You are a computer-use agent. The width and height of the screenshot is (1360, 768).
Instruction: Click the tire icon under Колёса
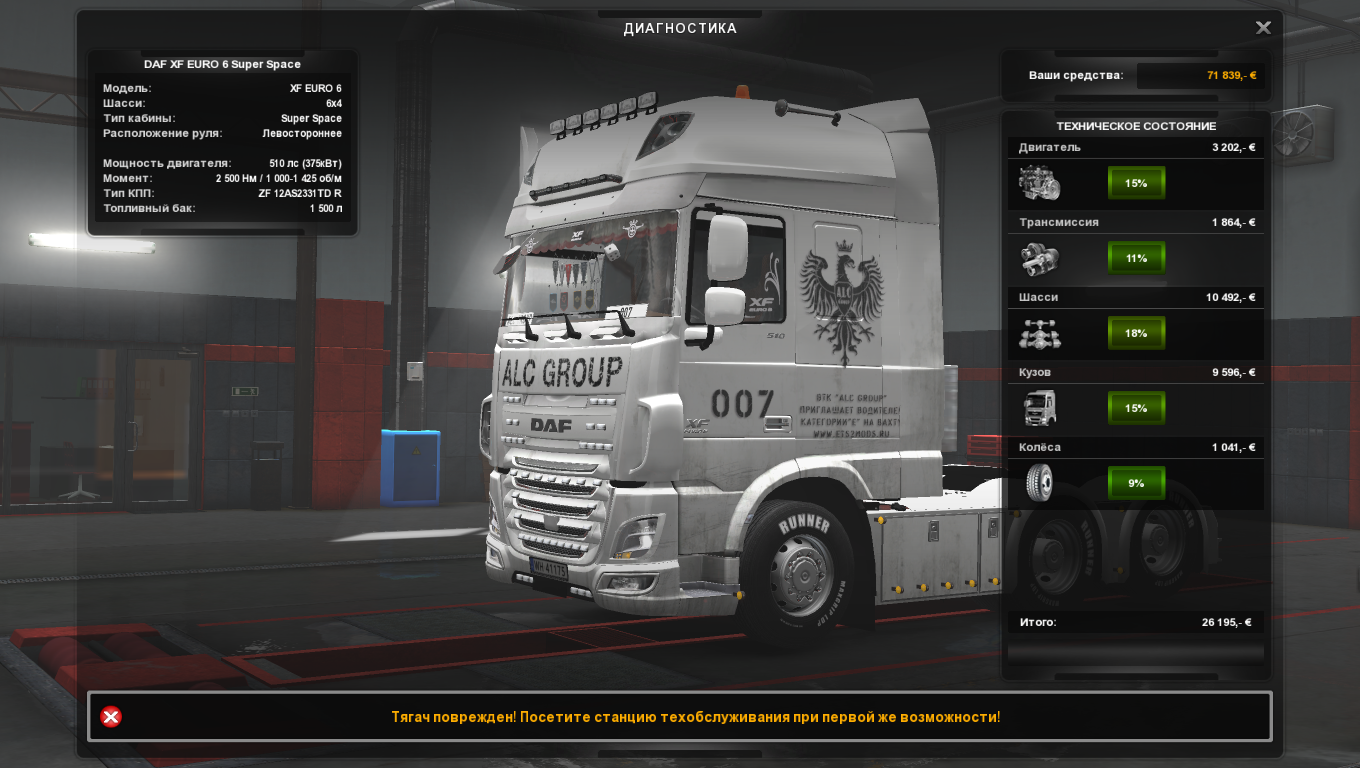tap(1039, 483)
